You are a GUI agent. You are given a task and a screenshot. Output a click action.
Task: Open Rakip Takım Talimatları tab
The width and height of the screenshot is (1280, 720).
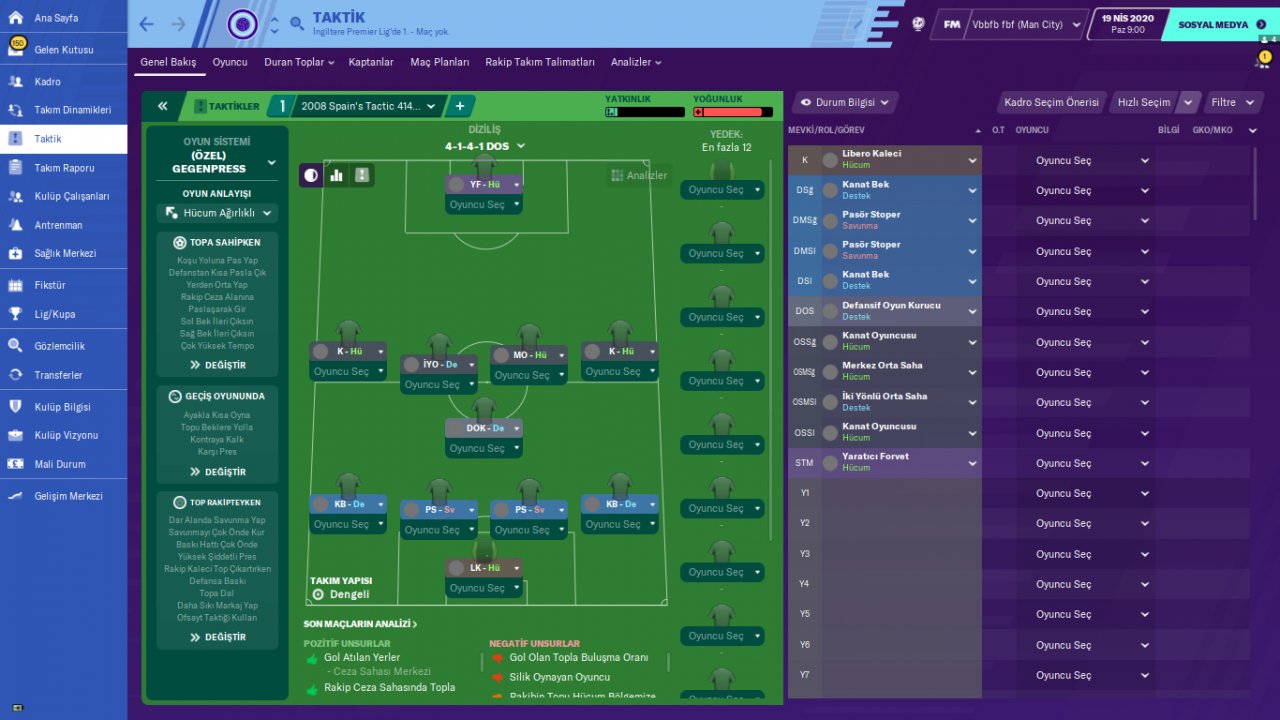540,62
